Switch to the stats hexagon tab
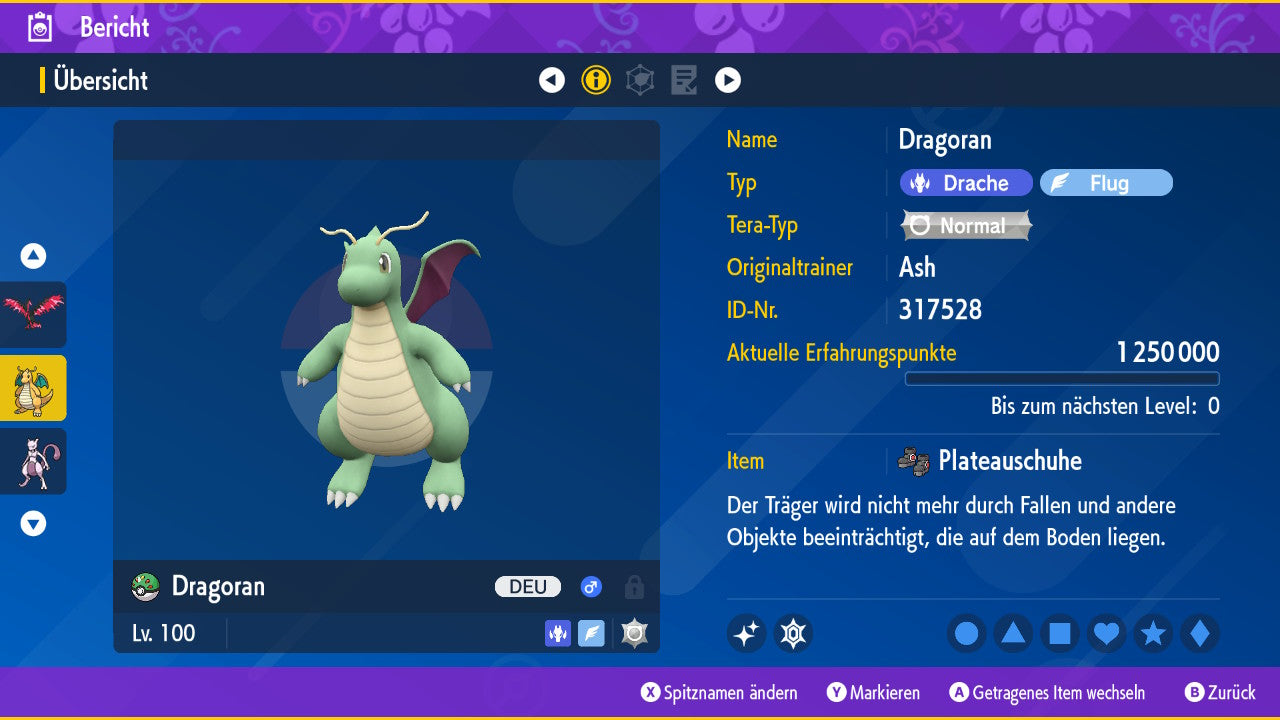 (640, 80)
